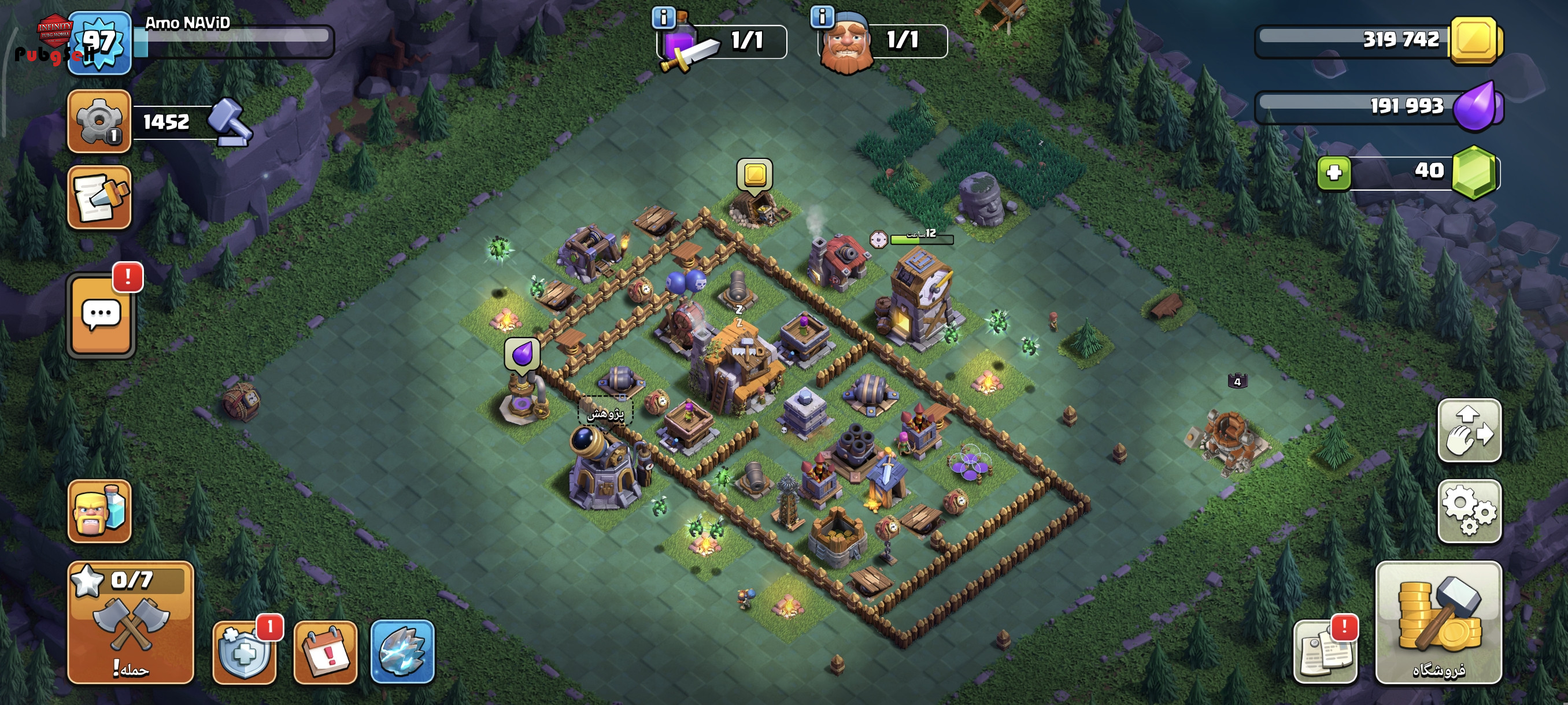Screen dimensions: 1568x705
Task: Tap the hand with arrows layout button
Action: pos(1469,430)
